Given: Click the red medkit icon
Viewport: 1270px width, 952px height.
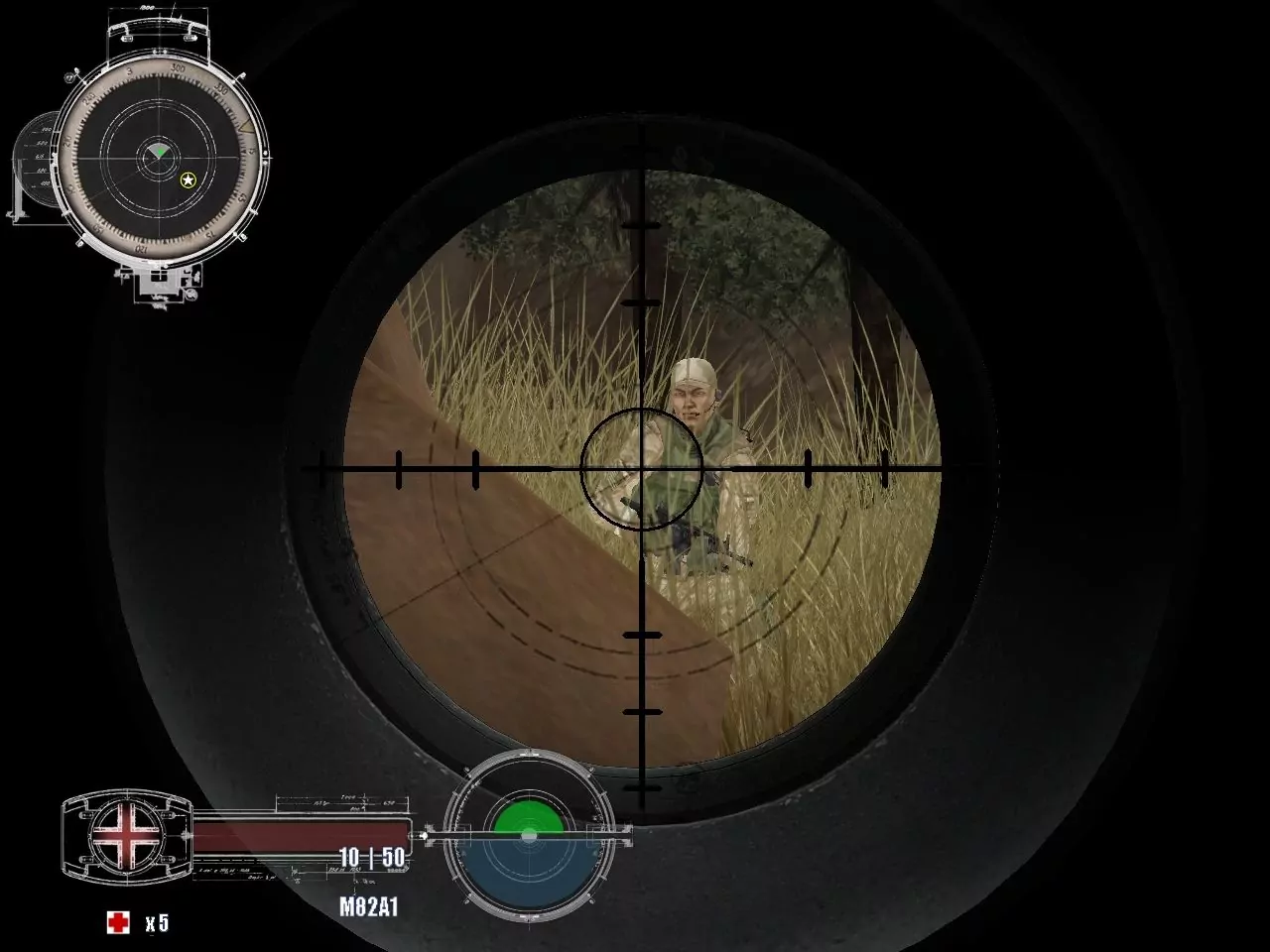Looking at the screenshot, I should pos(118,921).
